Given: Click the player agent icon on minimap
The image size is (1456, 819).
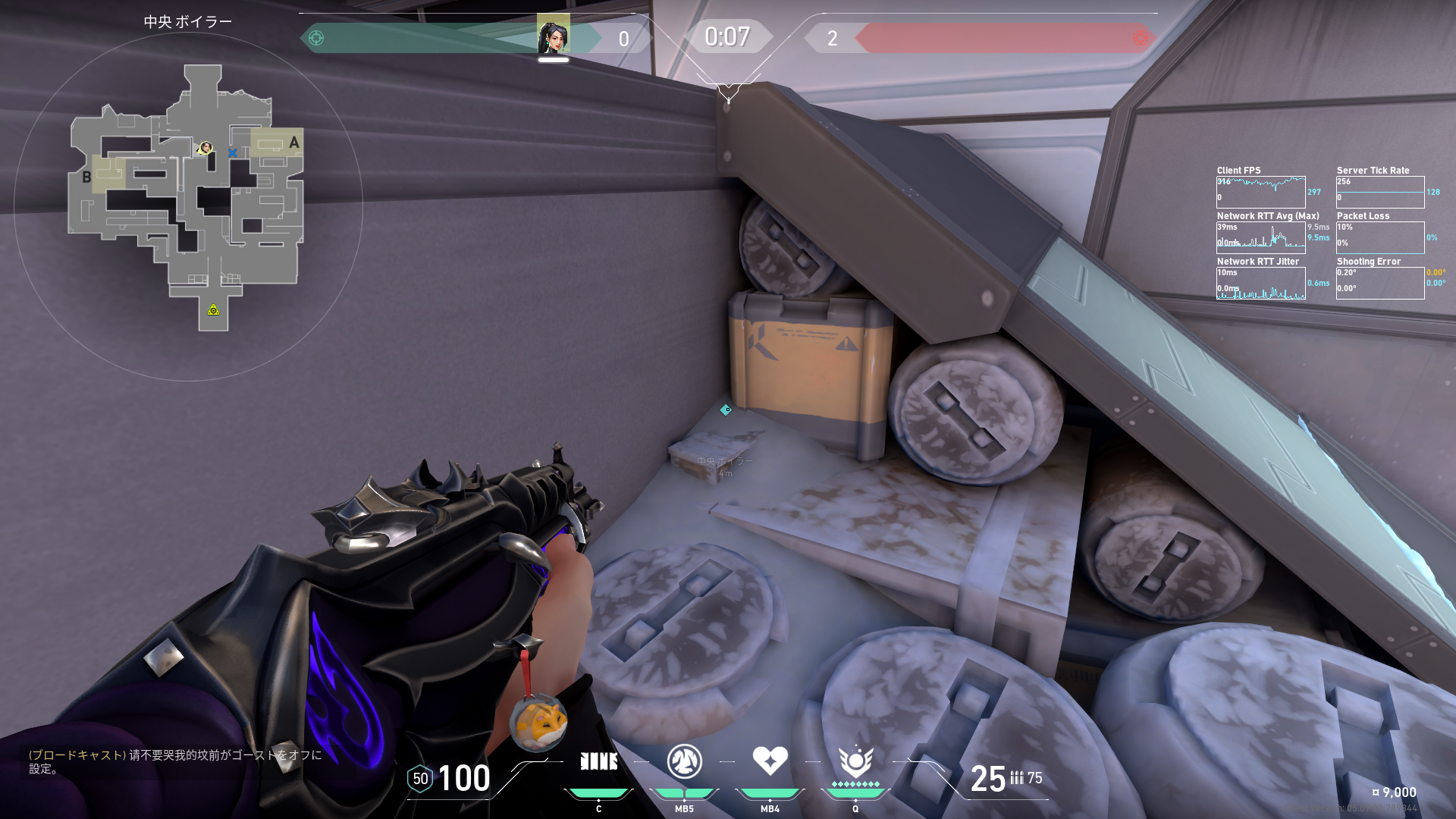Looking at the screenshot, I should click(205, 147).
